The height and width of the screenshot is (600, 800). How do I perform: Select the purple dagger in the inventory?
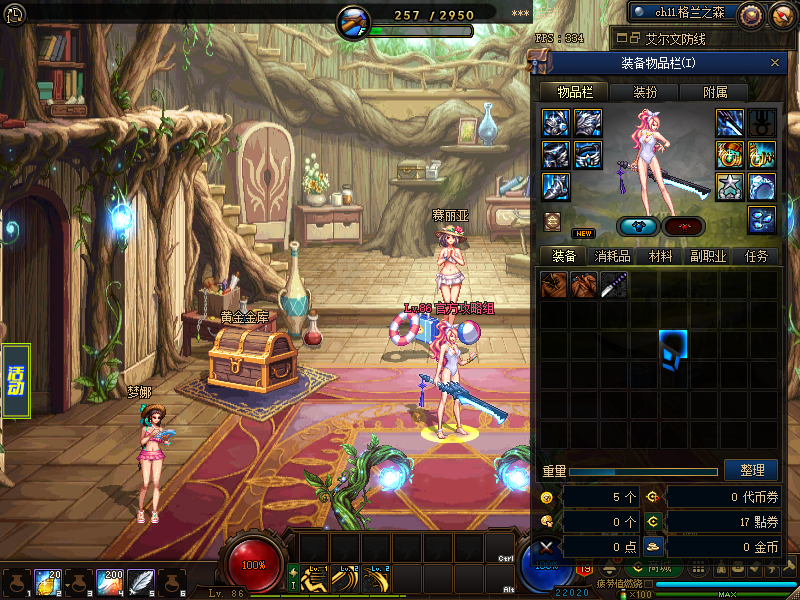tap(614, 285)
